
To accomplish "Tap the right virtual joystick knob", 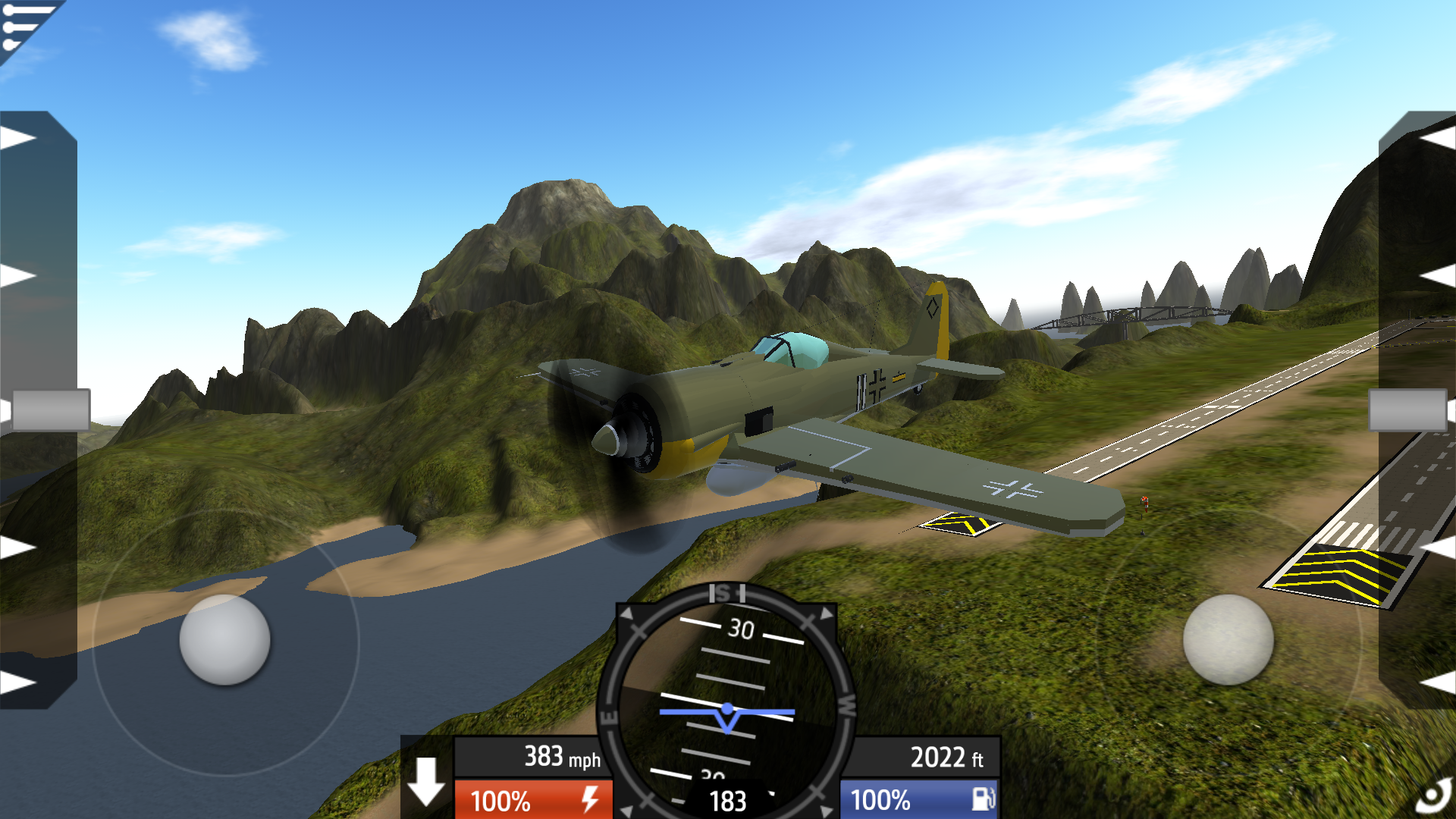I will click(1228, 640).
